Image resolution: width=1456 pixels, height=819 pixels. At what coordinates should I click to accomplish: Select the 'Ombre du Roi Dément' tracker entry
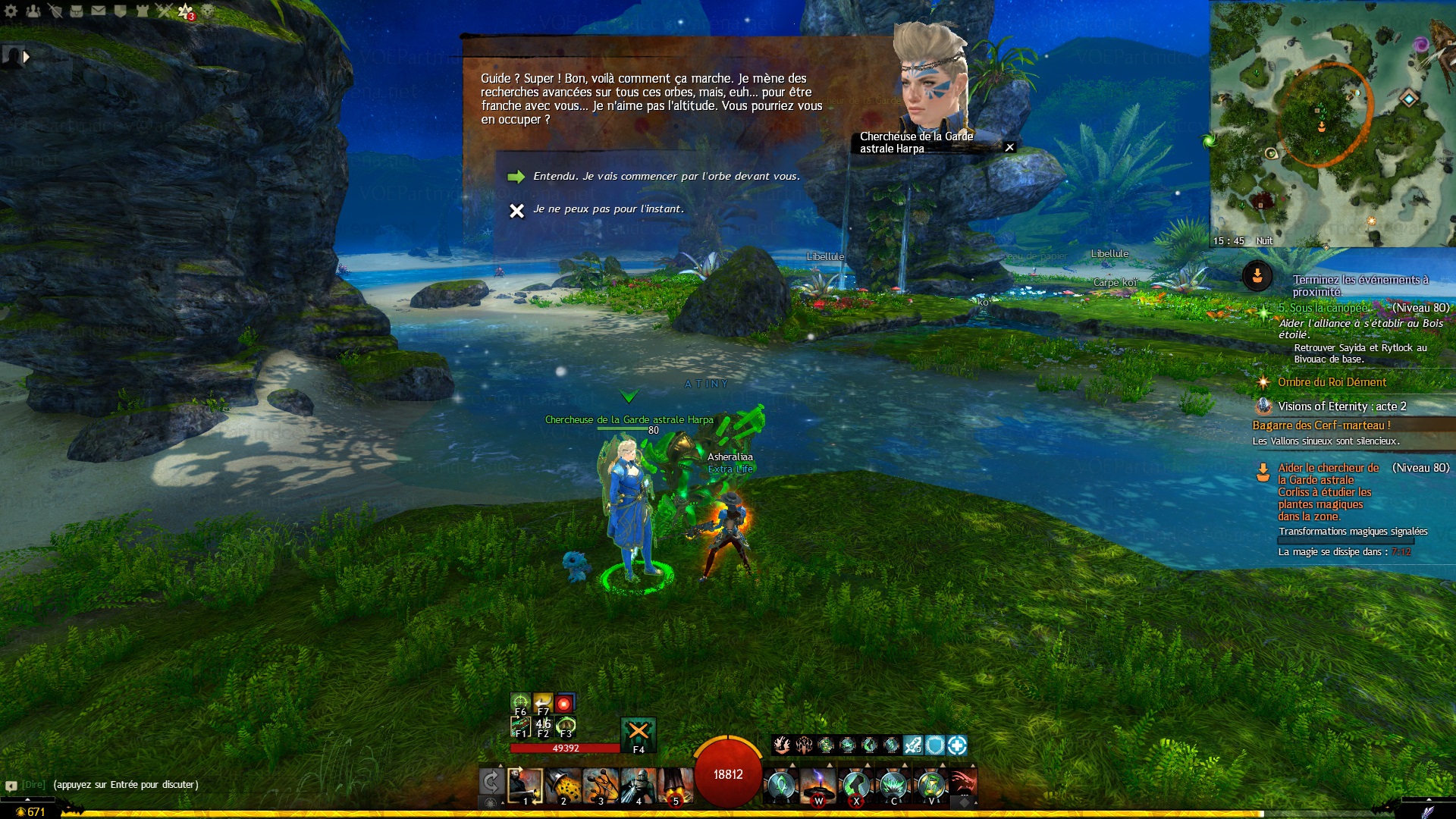tap(1331, 382)
